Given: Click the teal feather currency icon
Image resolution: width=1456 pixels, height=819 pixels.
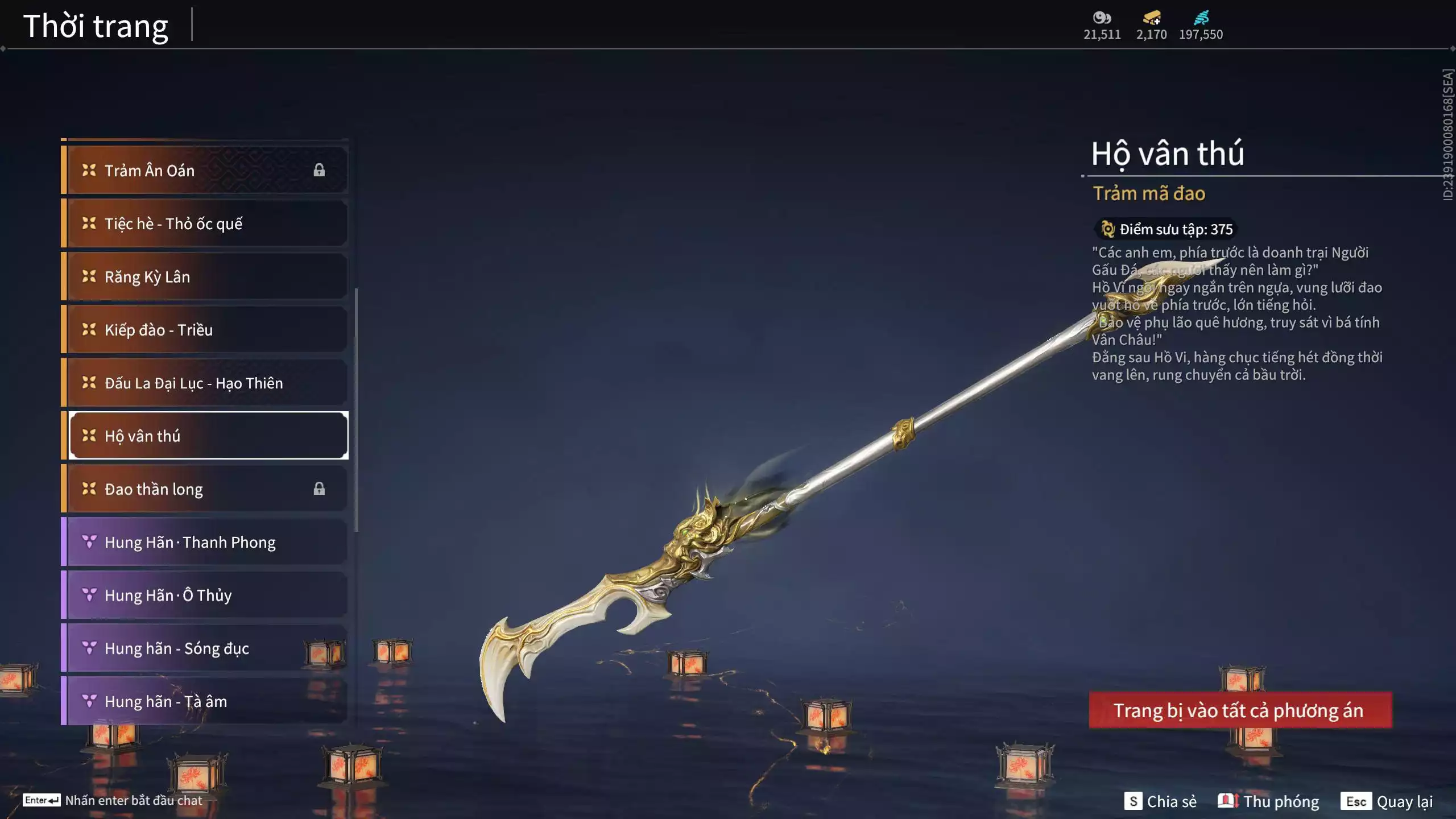Looking at the screenshot, I should click(x=1201, y=18).
